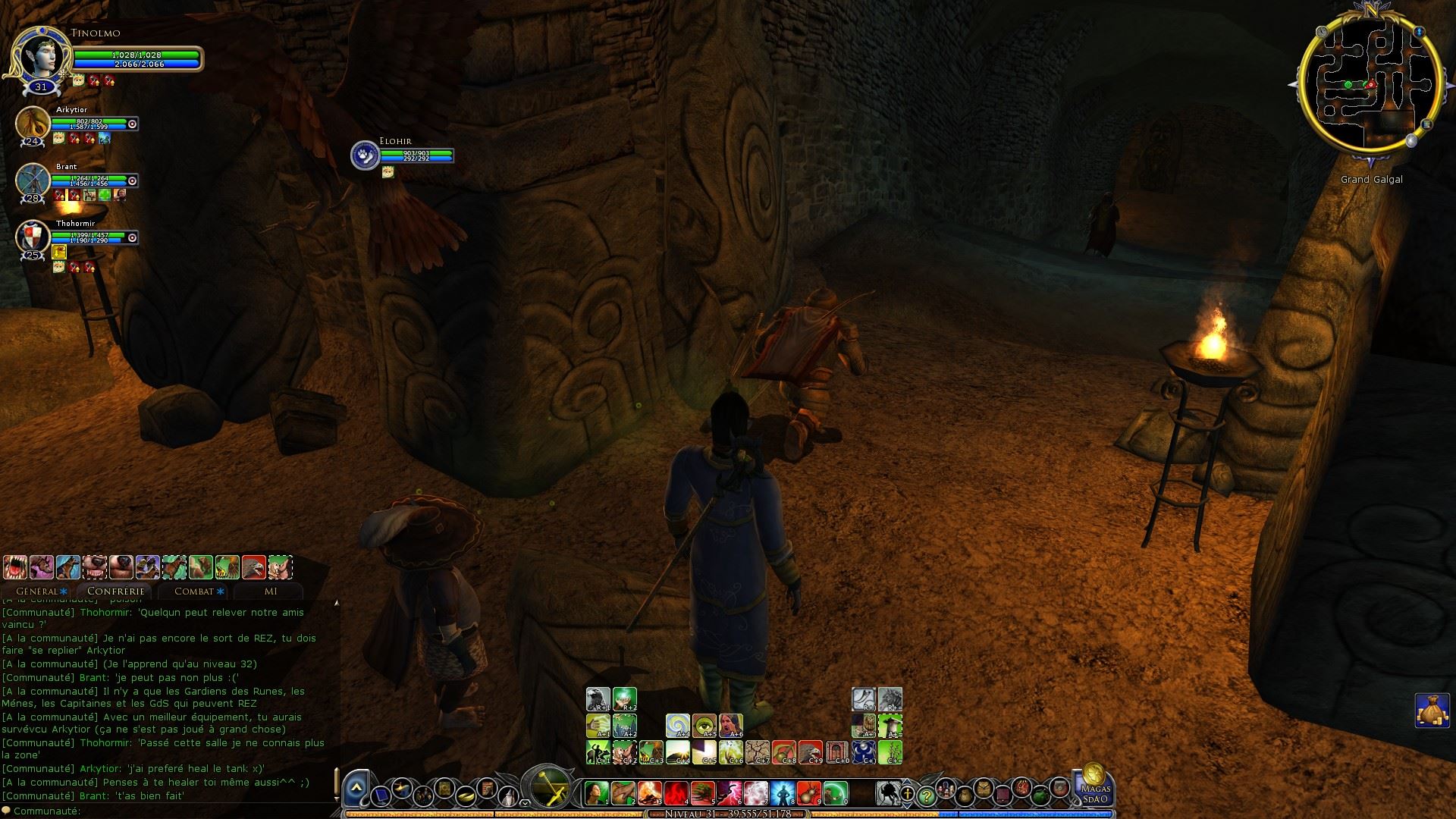Screen dimensions: 1456x819
Task: Select party member Arkytior's portrait
Action: [33, 123]
